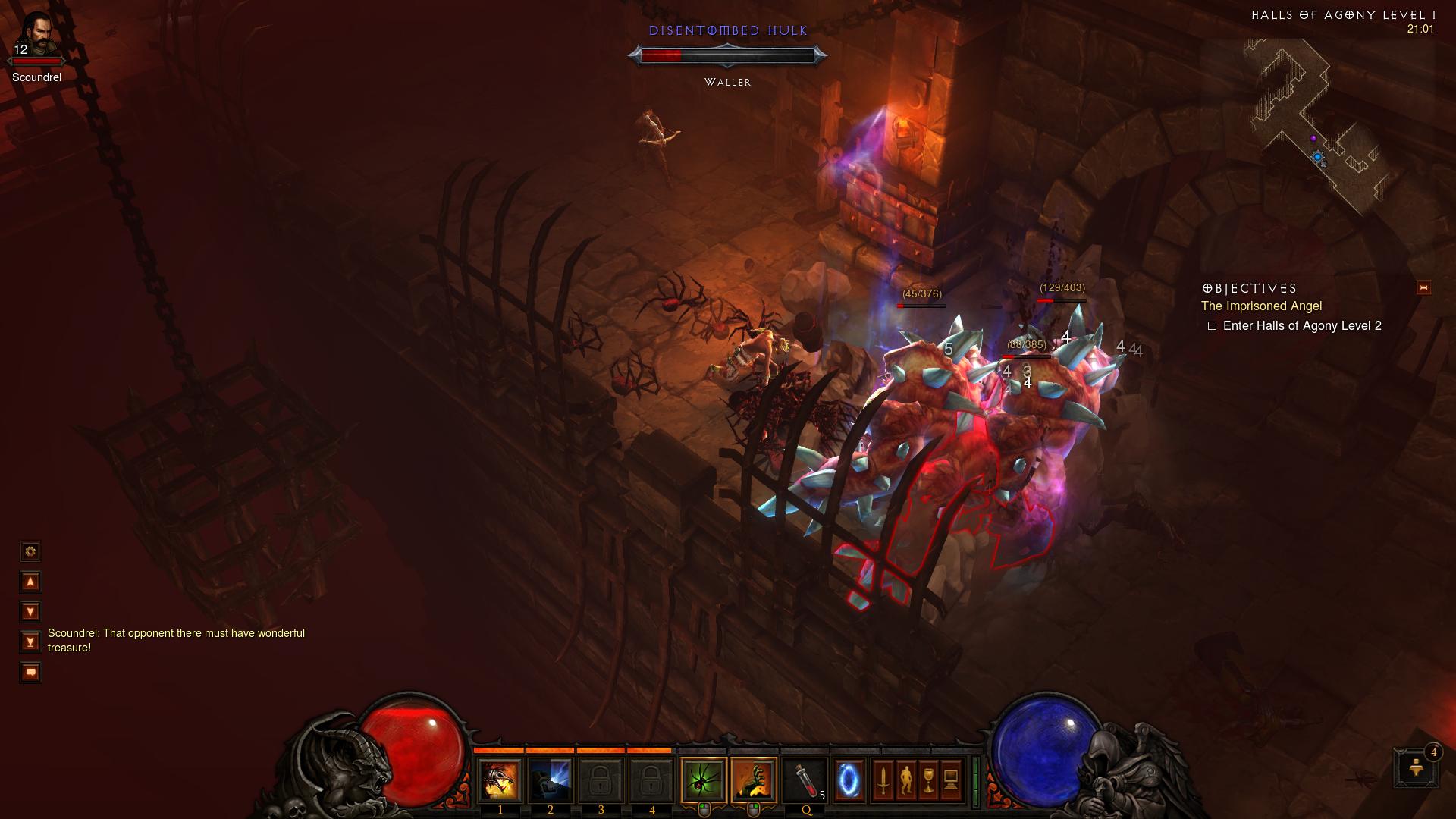The width and height of the screenshot is (1456, 819).
Task: Move chat log down one step
Action: pyautogui.click(x=30, y=611)
